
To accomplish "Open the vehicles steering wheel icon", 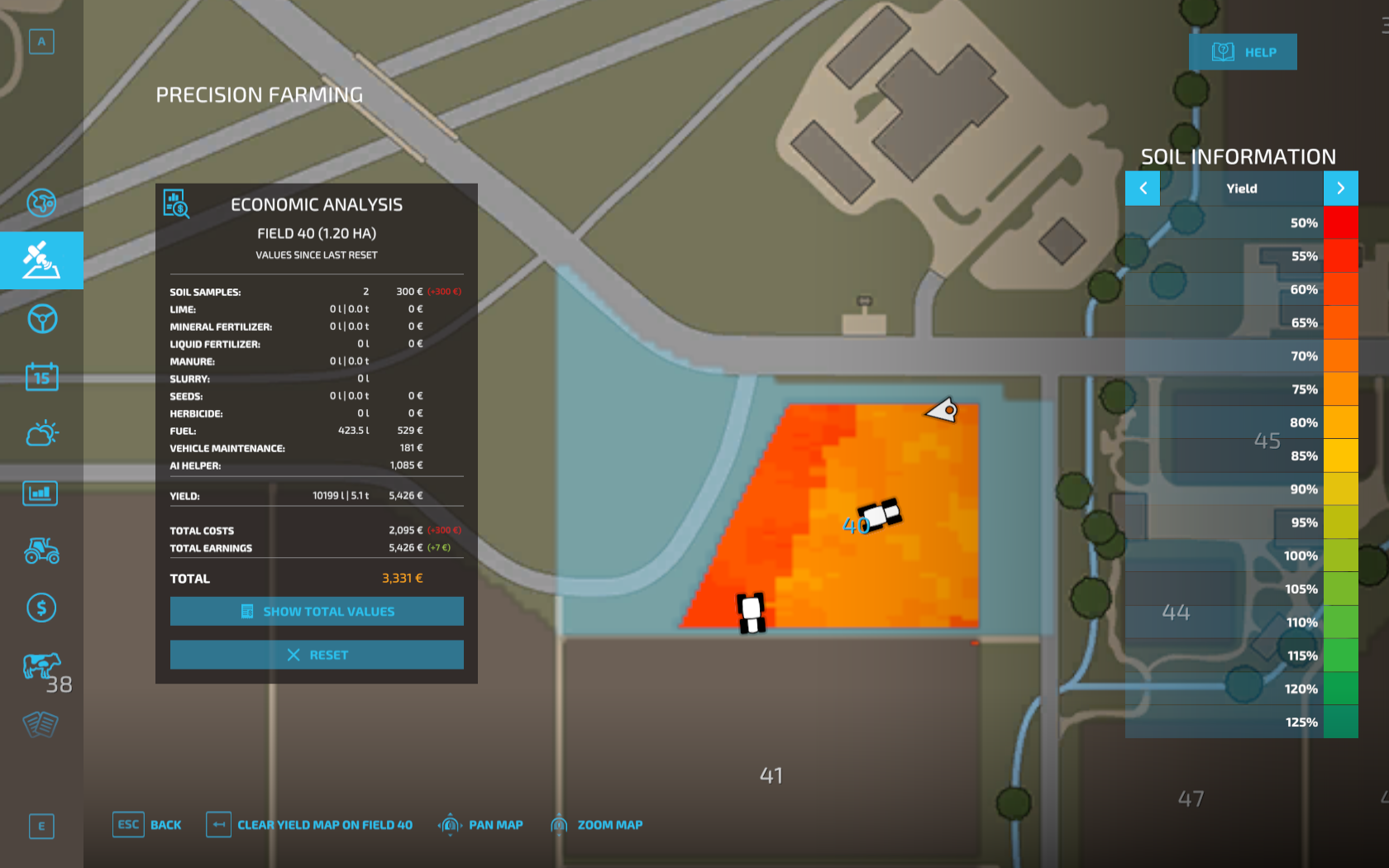I will point(41,320).
